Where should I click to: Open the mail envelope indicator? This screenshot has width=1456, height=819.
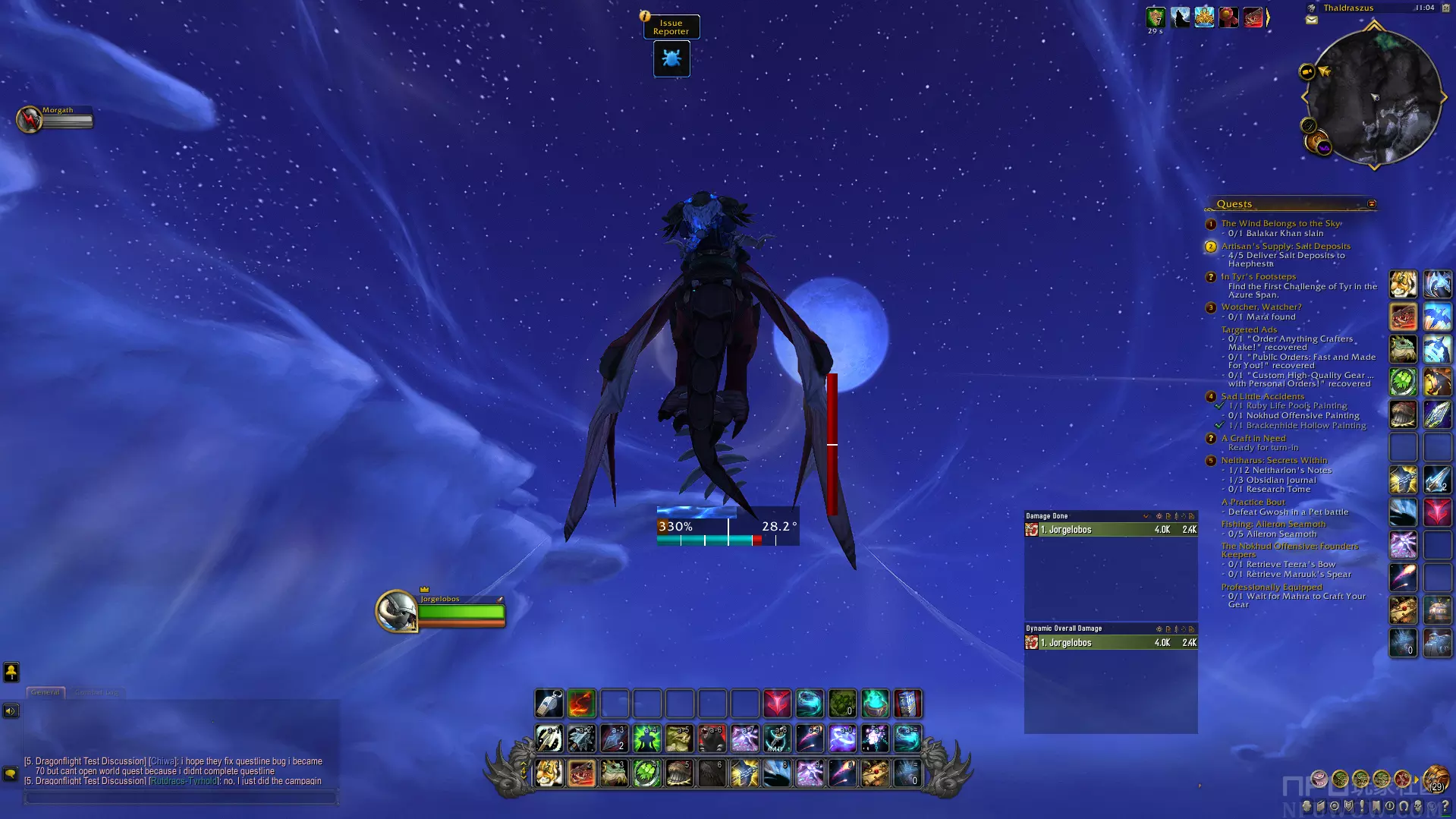coord(1312,20)
